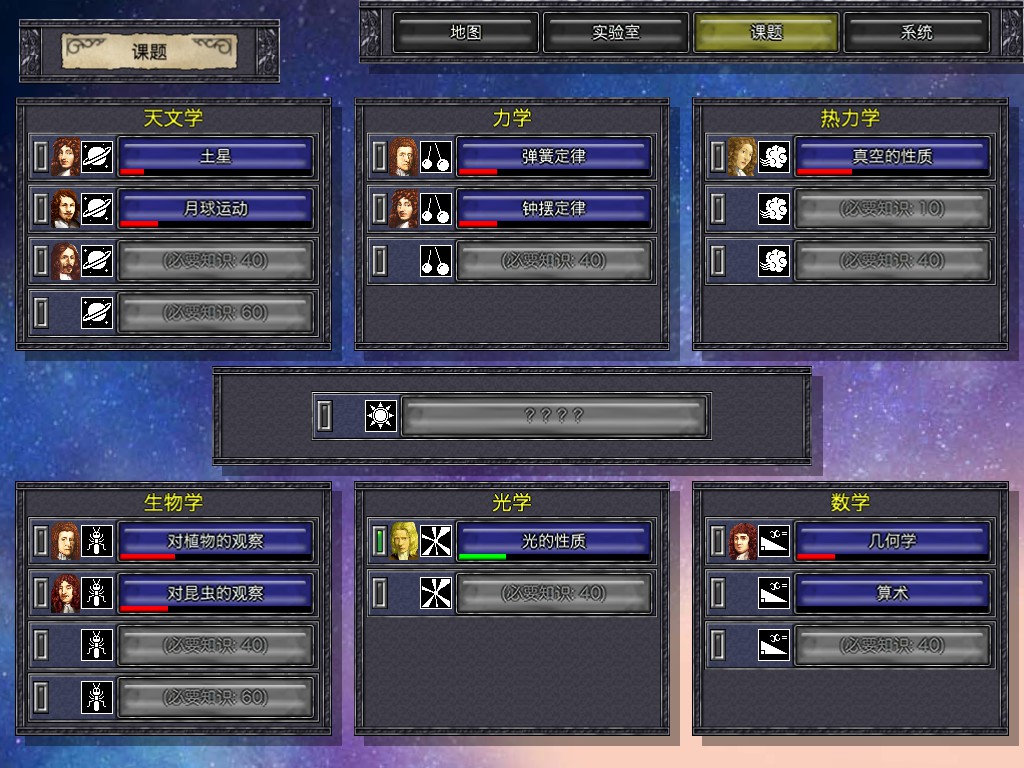Screen dimensions: 1024x768
Task: Choose 对昆虫的观察 topic
Action: (215, 593)
